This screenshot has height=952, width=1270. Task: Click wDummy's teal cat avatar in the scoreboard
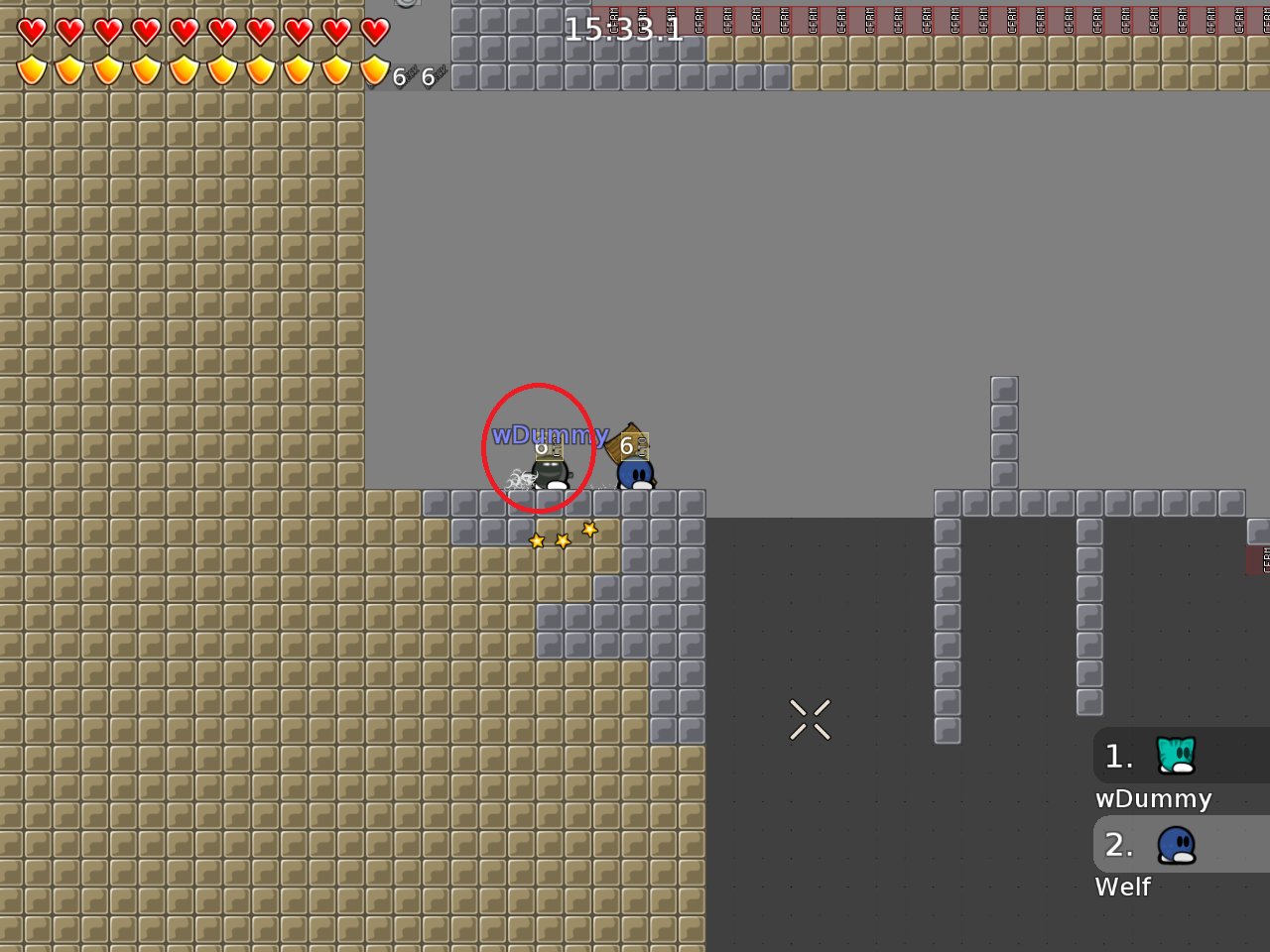(1176, 756)
